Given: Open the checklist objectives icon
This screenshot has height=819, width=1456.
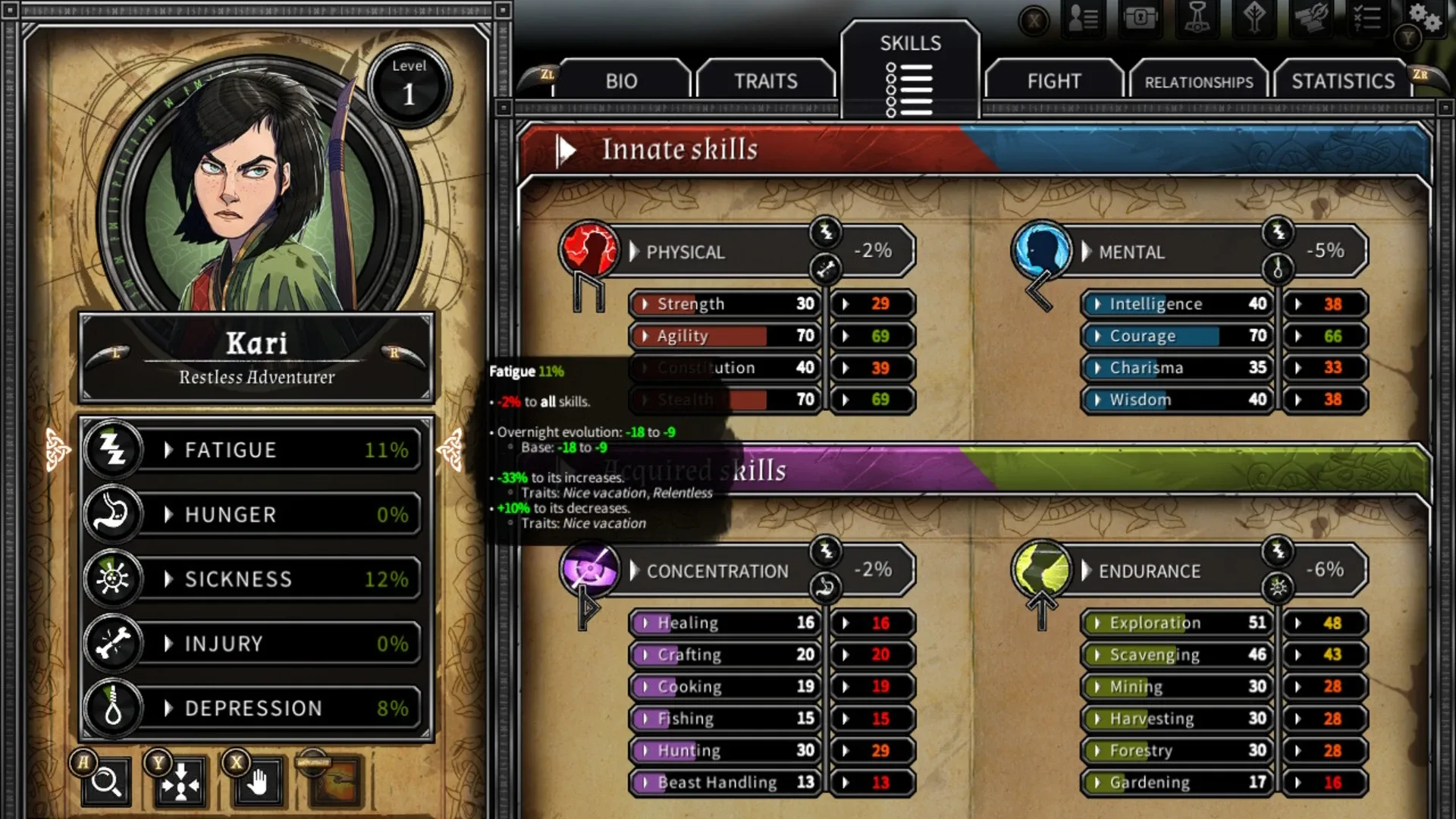Looking at the screenshot, I should pyautogui.click(x=1367, y=18).
